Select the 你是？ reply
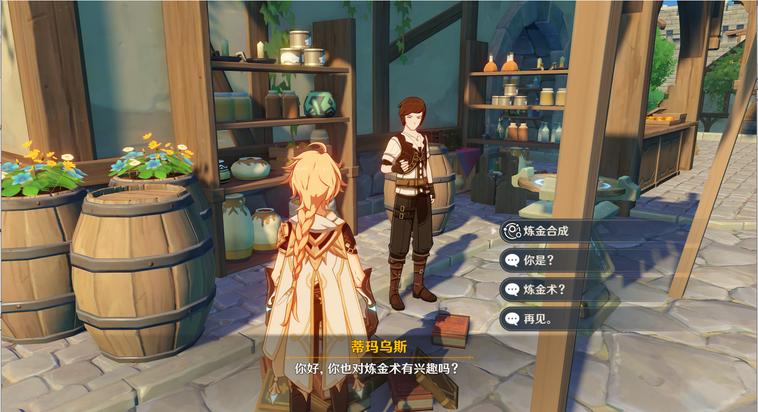This screenshot has width=758, height=412. 560,260
